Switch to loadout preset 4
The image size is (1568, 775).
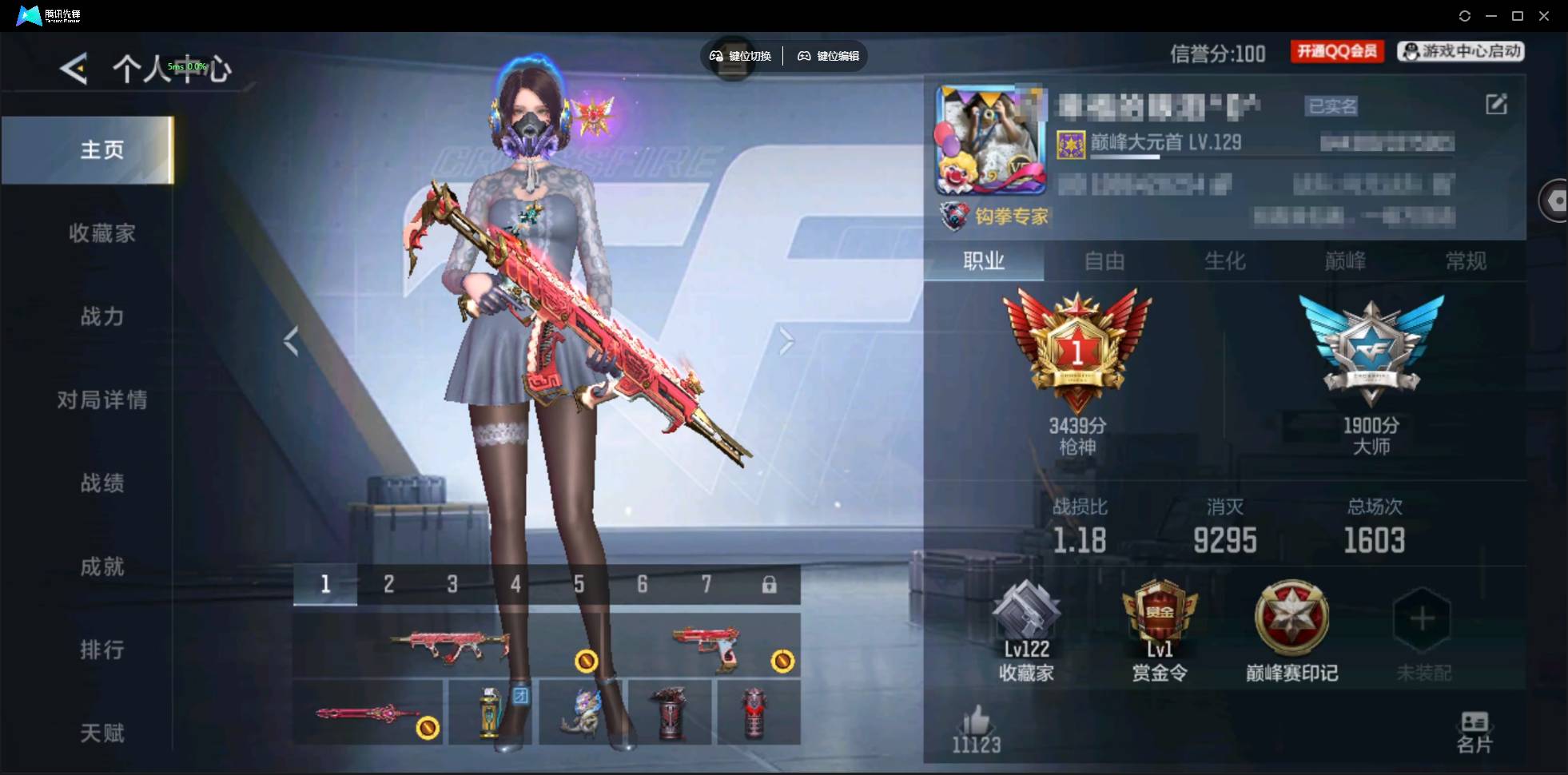click(x=515, y=584)
